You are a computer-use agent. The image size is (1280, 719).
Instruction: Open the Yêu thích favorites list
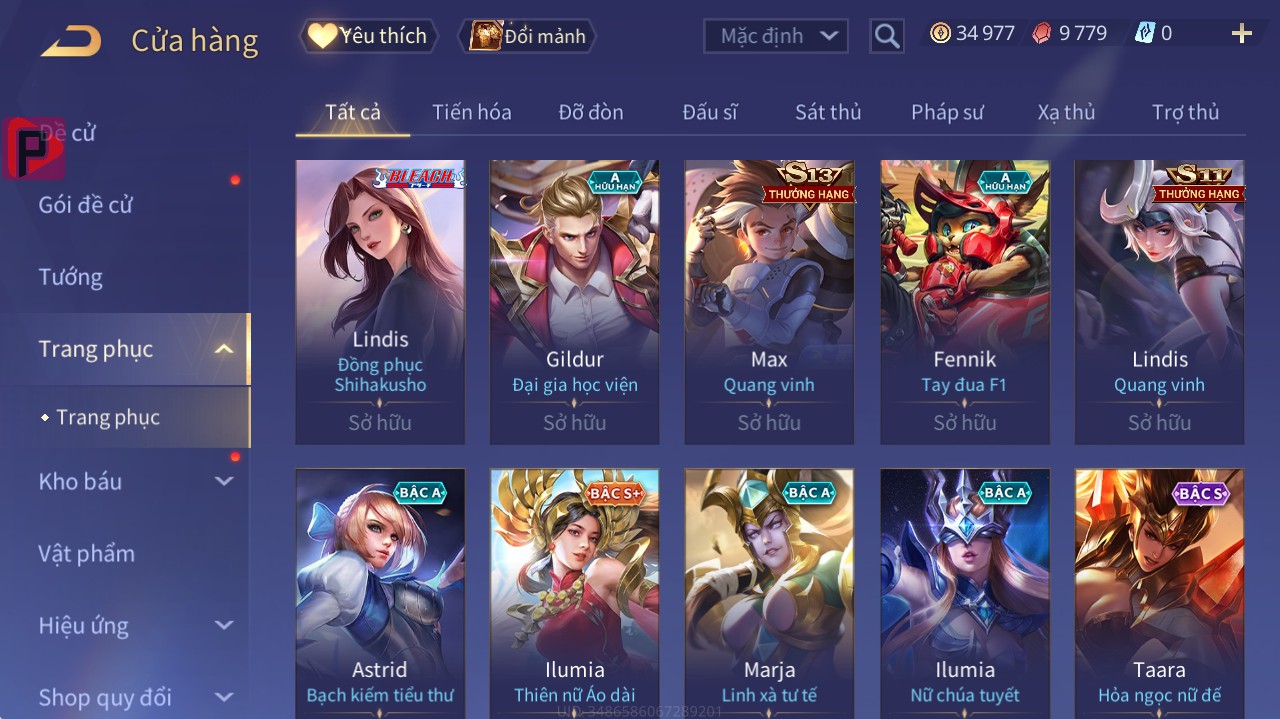coord(369,36)
